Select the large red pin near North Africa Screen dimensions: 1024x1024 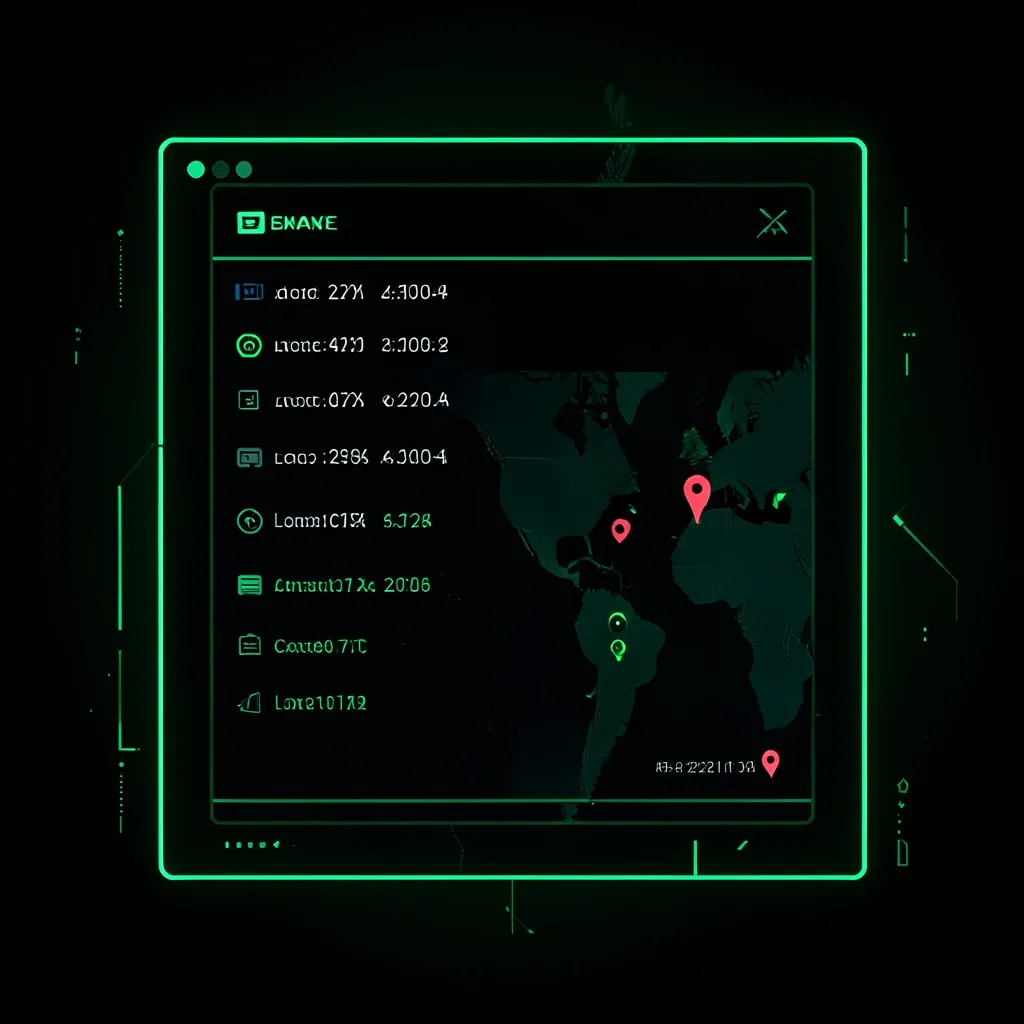[696, 494]
